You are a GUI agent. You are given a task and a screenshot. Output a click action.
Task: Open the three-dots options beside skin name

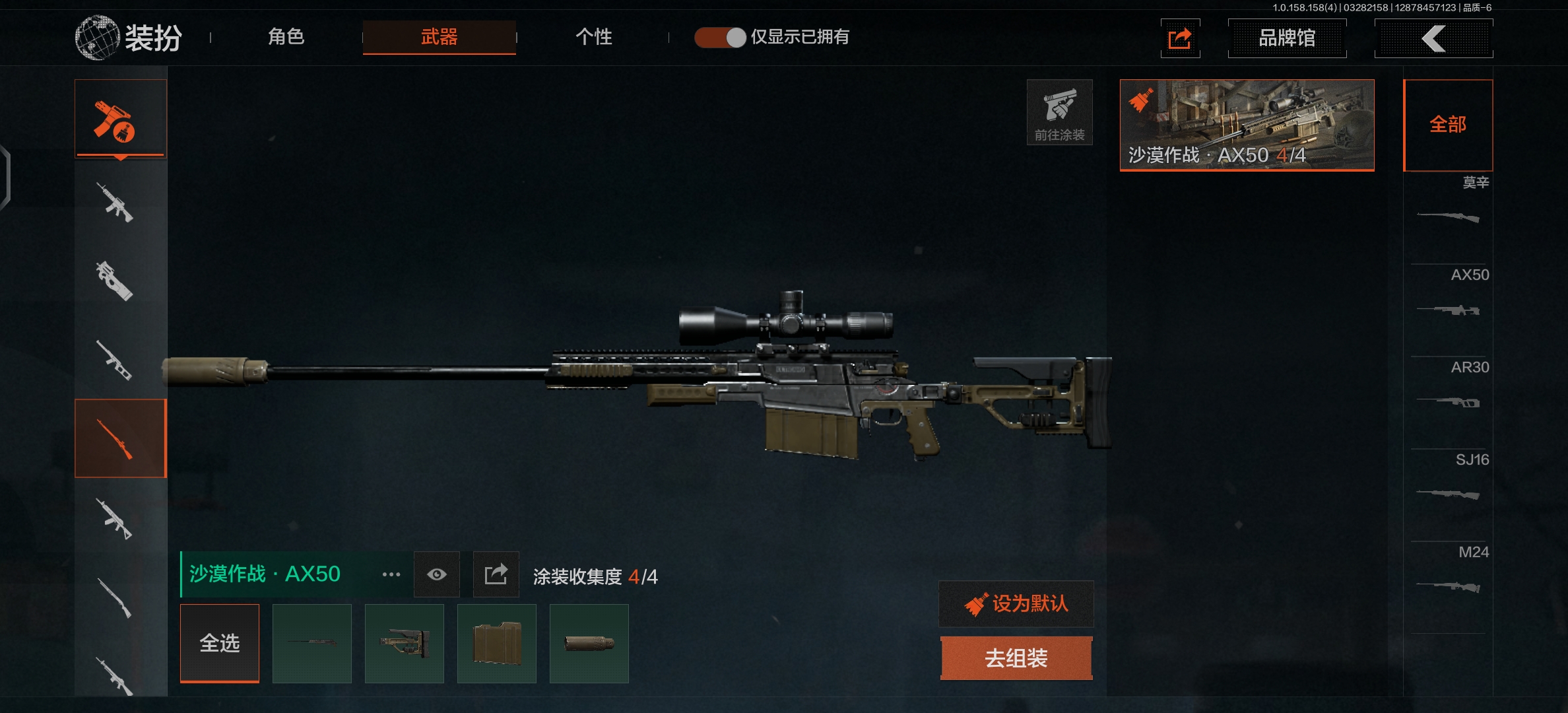point(391,574)
